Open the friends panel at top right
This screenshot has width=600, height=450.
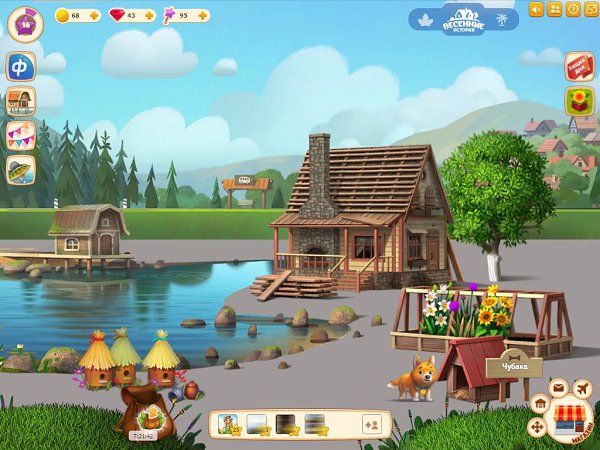555,9
